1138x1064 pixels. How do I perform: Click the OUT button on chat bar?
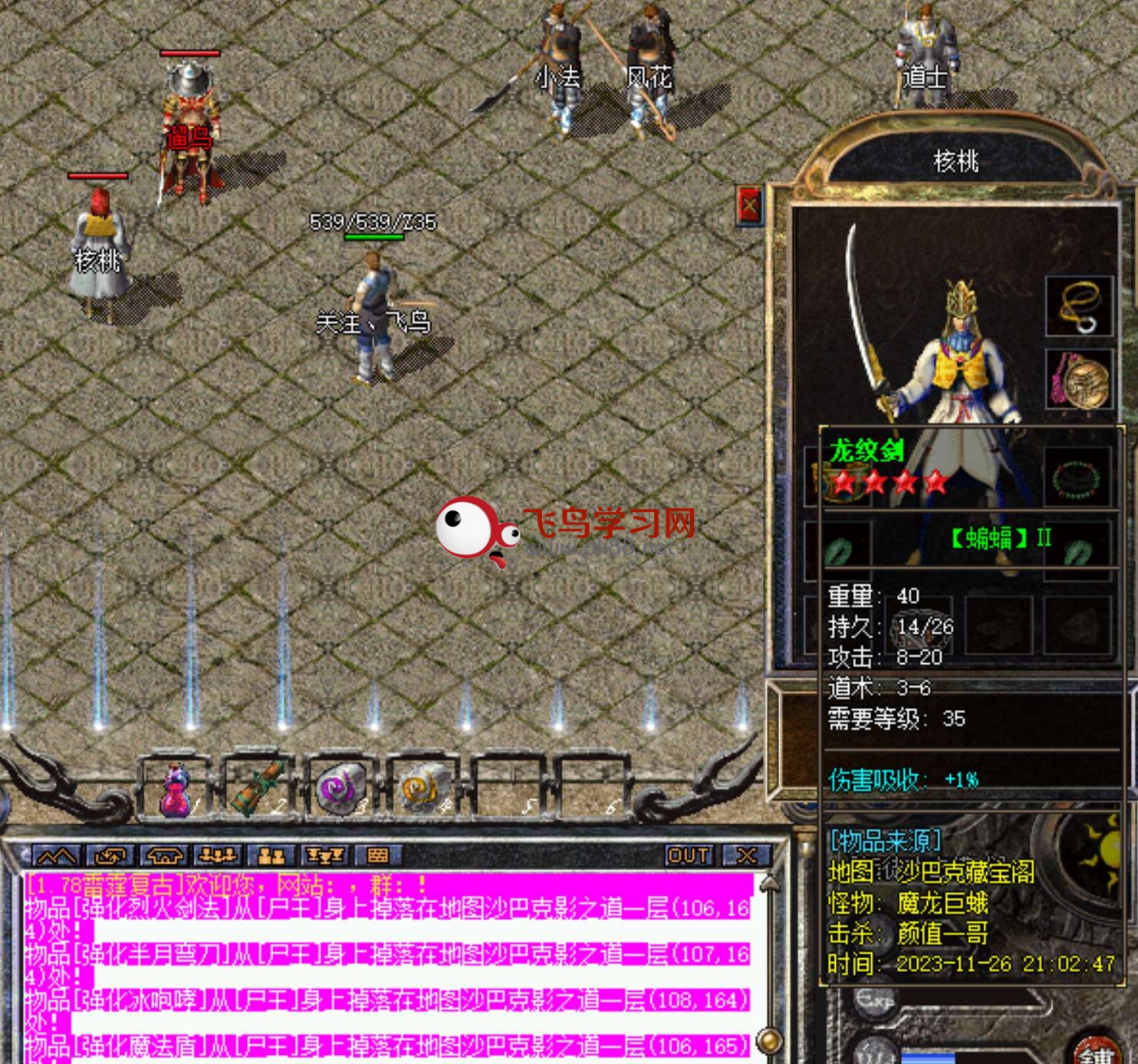coord(688,855)
